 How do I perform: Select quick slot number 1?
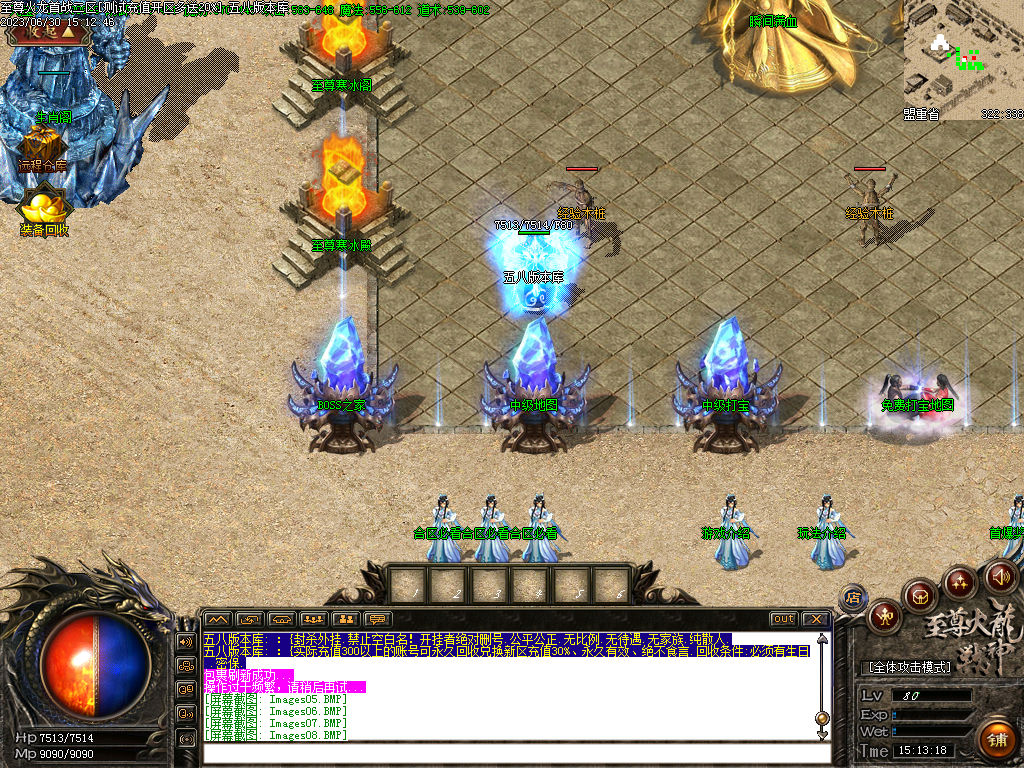(410, 585)
